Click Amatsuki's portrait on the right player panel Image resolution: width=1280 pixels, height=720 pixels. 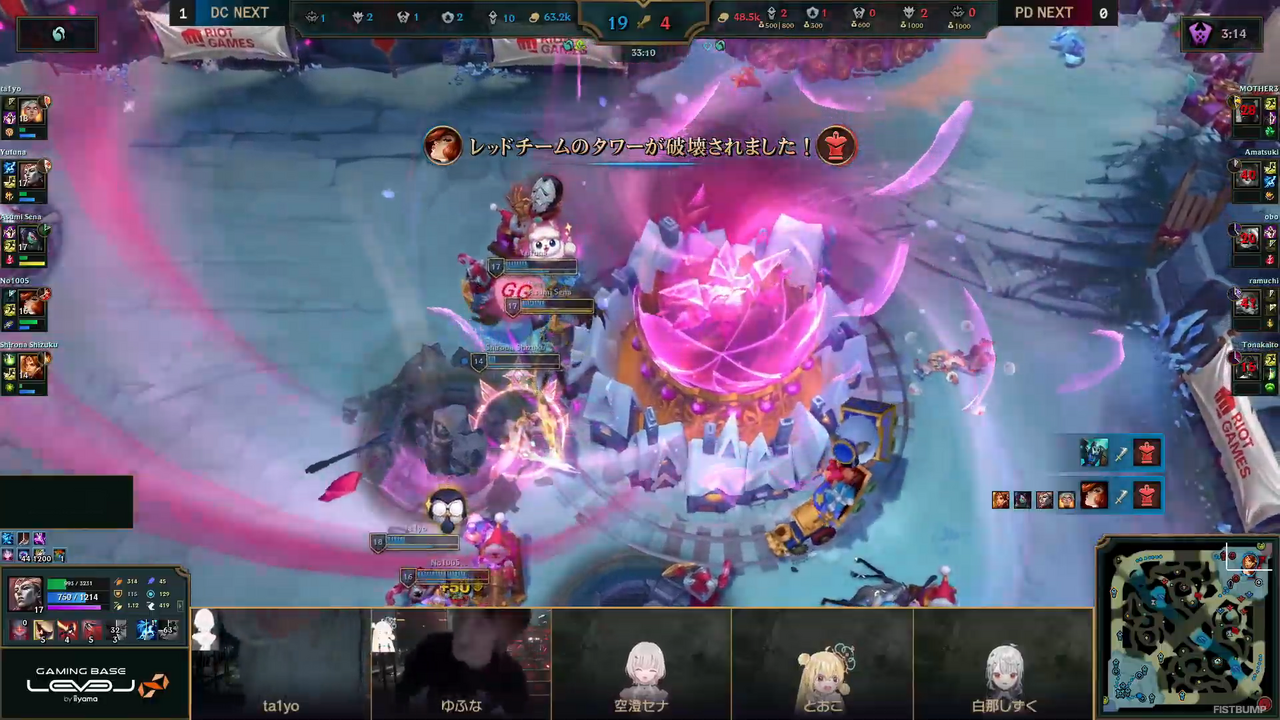point(1249,176)
